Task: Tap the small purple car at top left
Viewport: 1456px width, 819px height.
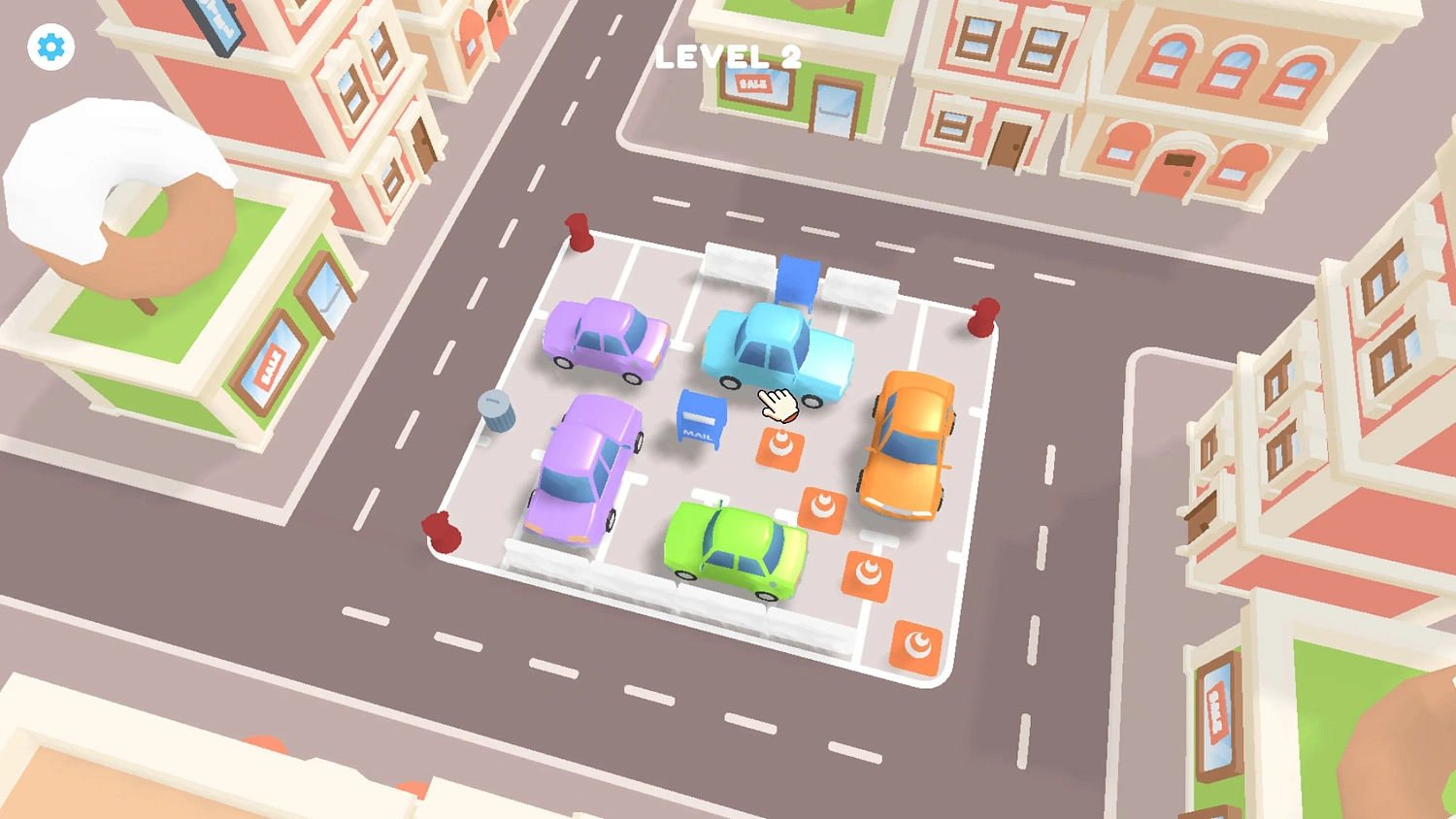Action: pos(605,342)
